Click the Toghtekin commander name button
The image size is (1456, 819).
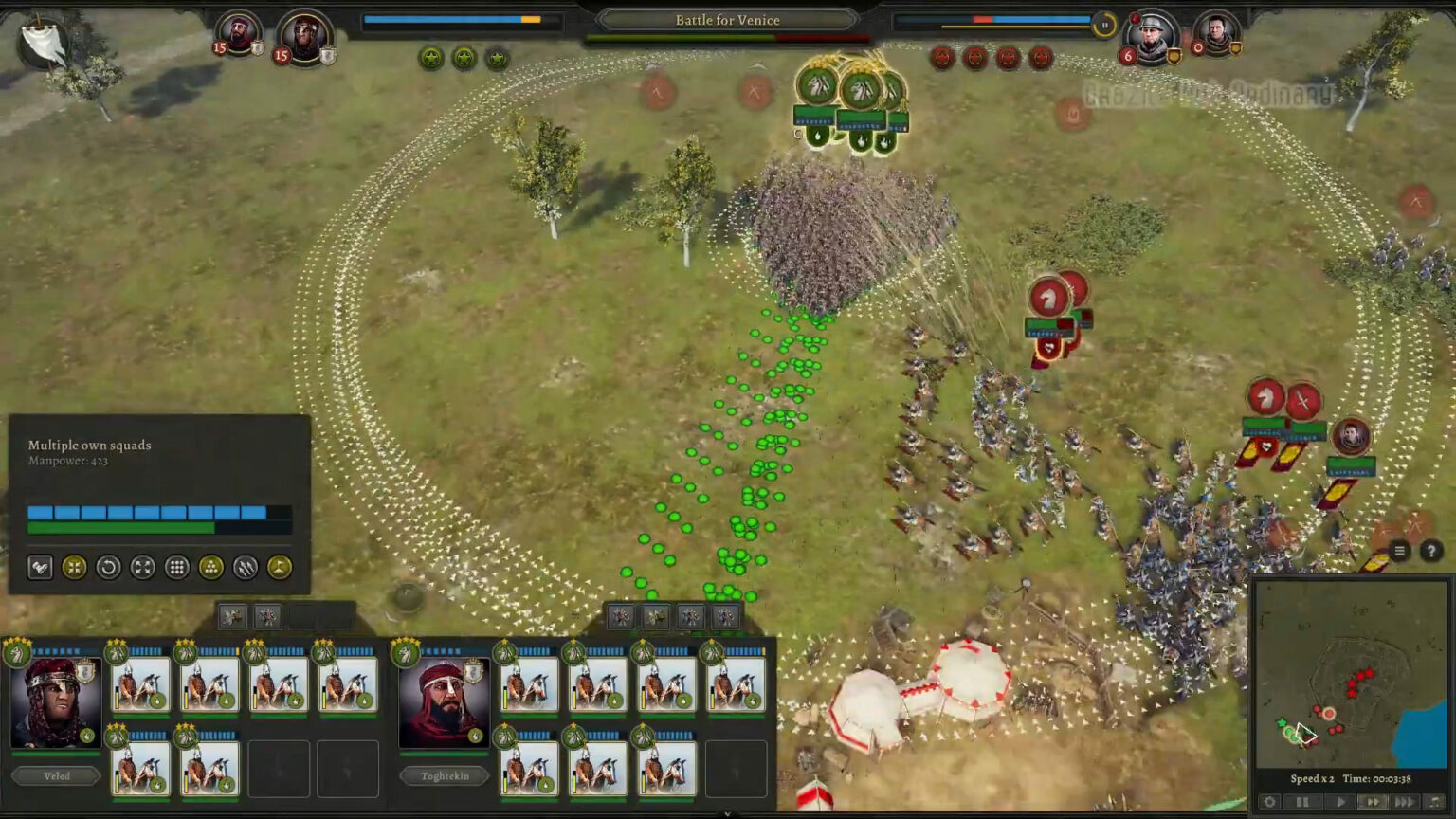tap(444, 775)
